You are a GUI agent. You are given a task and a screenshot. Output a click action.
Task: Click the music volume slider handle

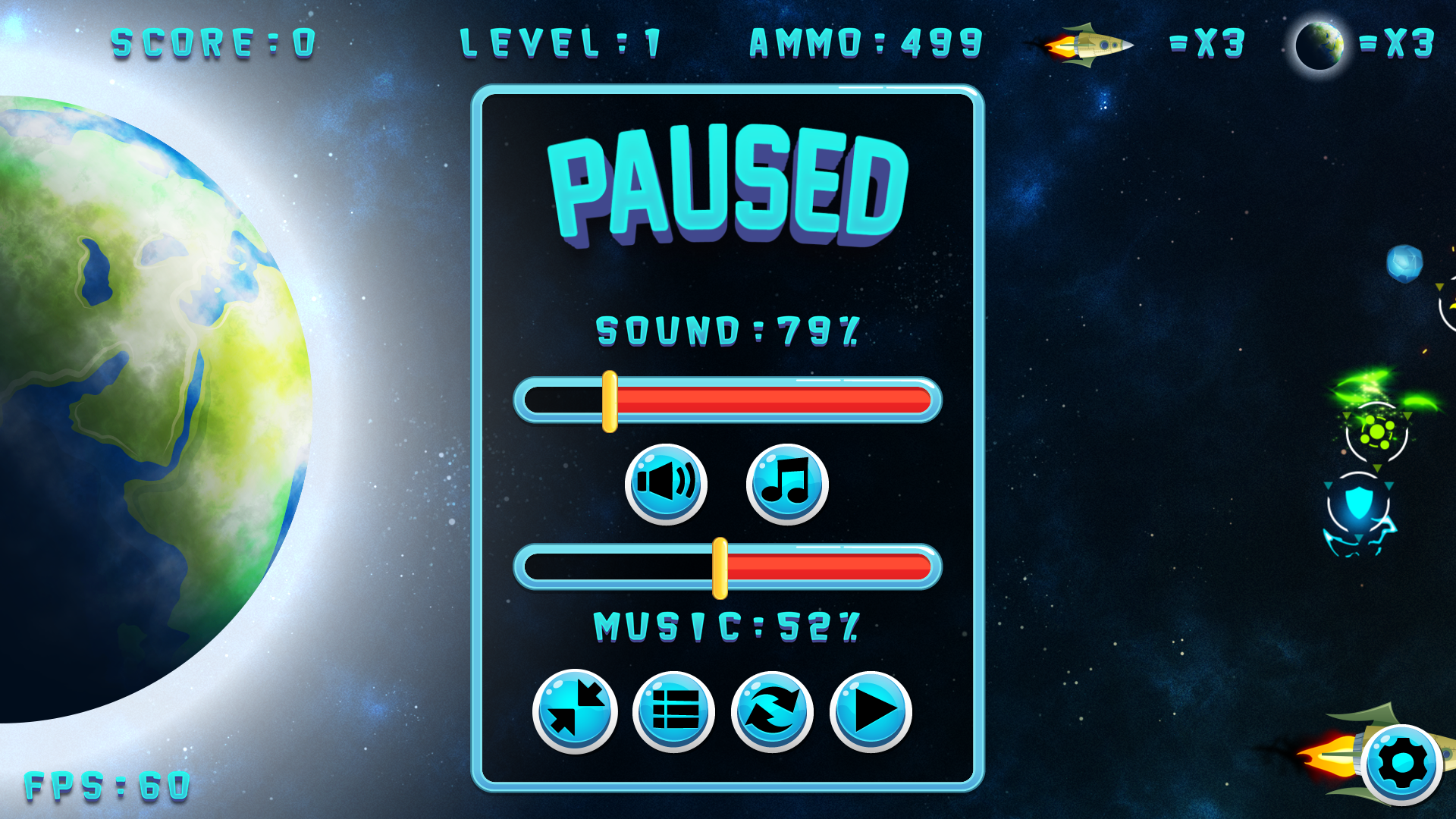pyautogui.click(x=720, y=568)
